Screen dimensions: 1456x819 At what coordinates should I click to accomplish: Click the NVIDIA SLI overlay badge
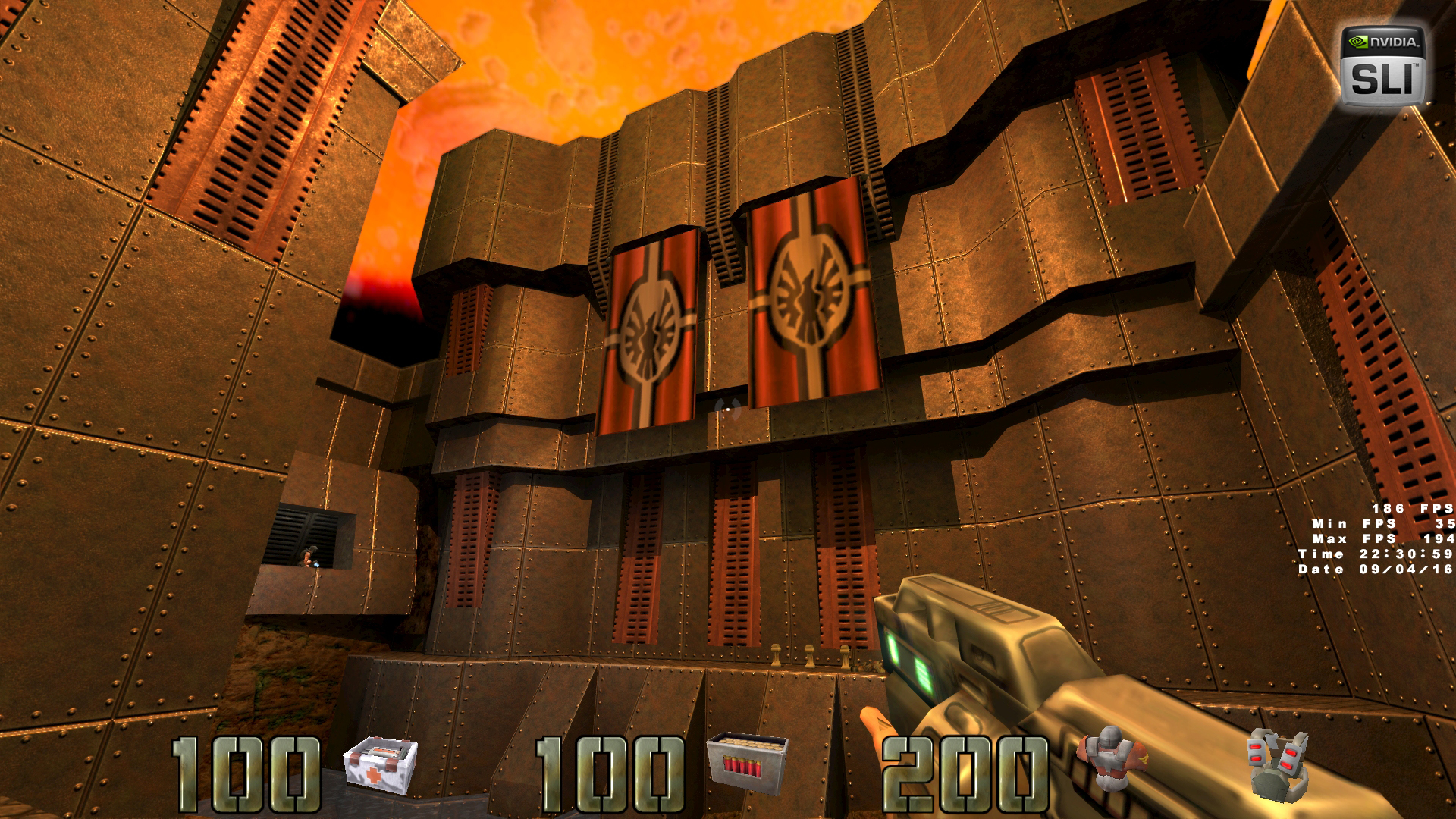pos(1383,67)
